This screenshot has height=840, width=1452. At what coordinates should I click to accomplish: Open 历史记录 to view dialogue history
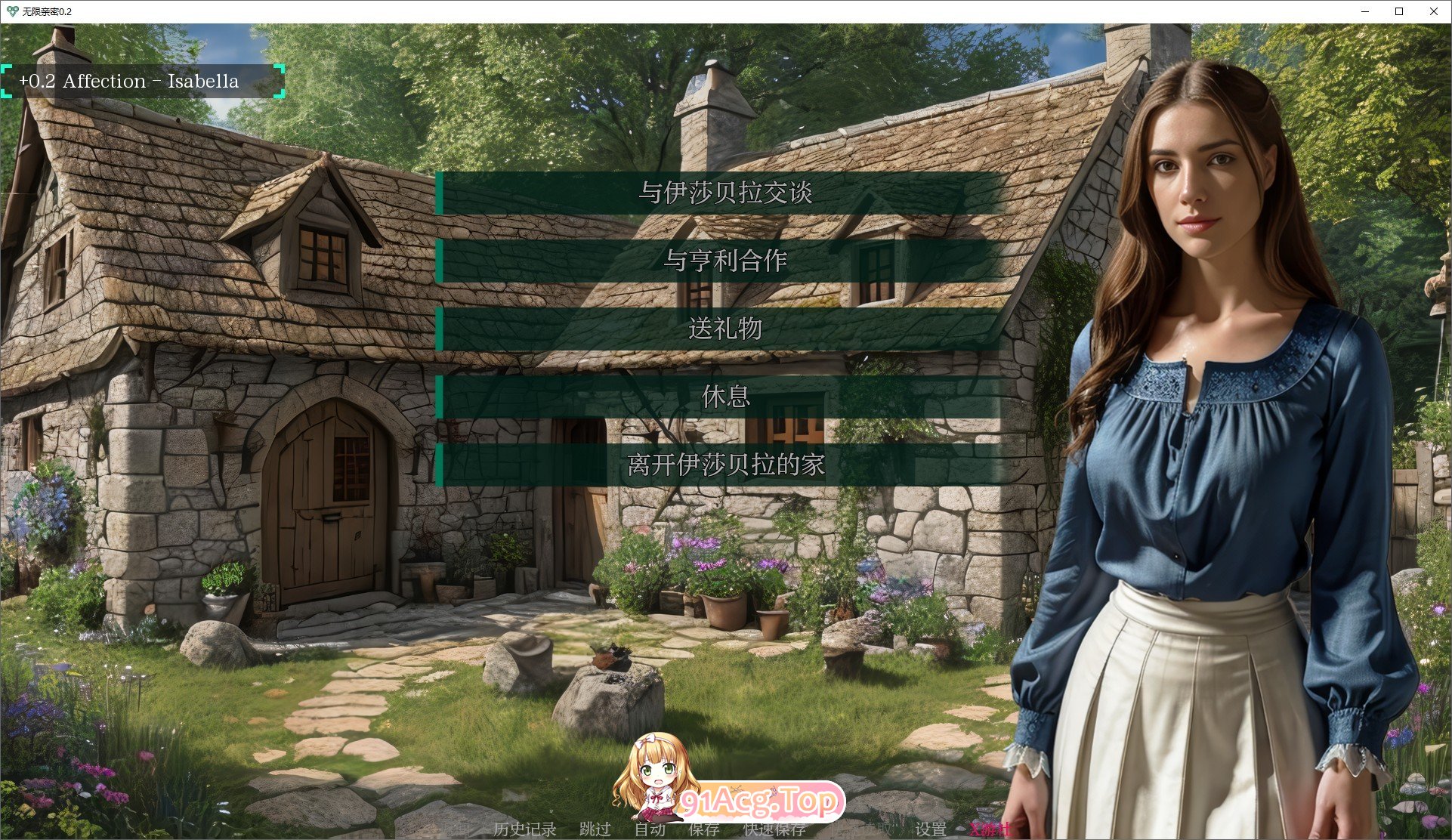pyautogui.click(x=525, y=829)
